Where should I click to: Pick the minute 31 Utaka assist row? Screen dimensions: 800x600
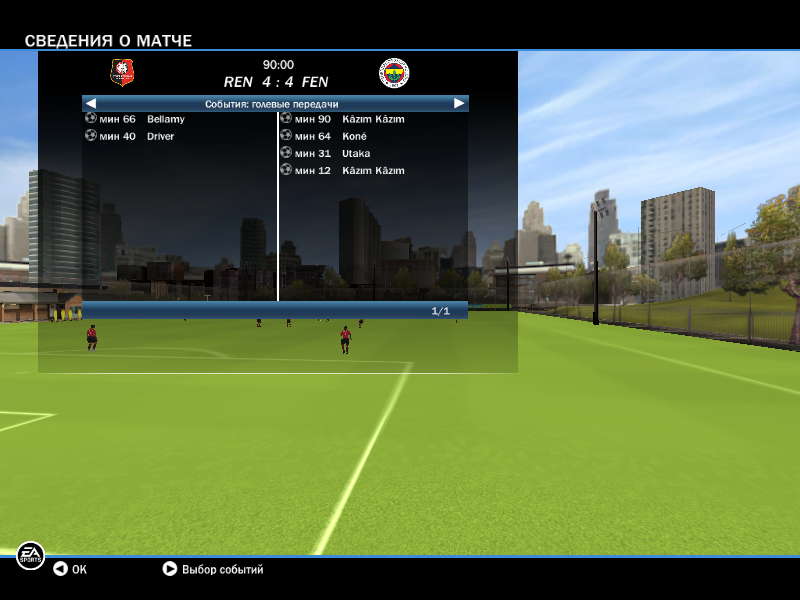point(332,153)
